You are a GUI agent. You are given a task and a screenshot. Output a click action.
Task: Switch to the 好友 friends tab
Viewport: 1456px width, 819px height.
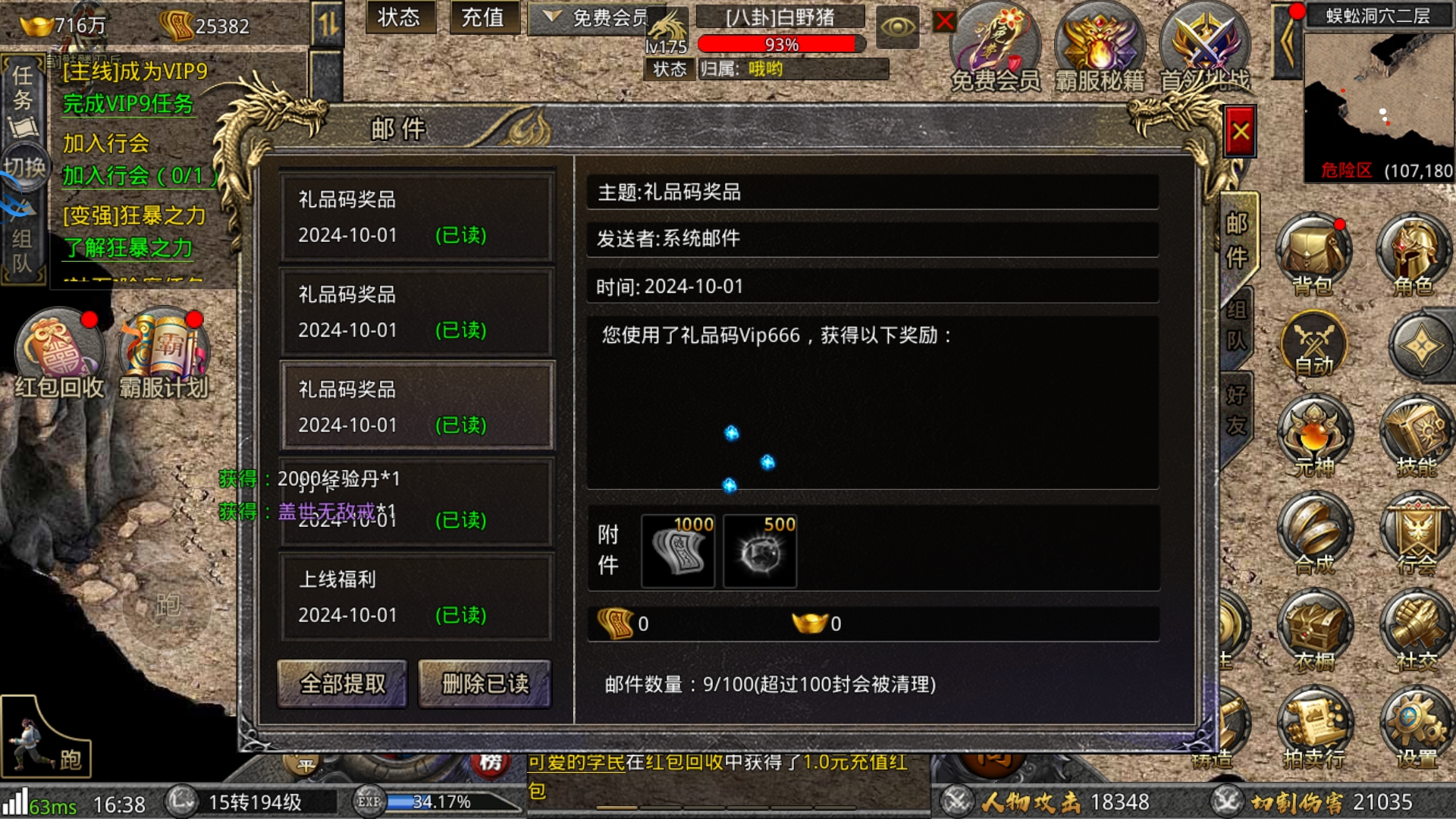[x=1236, y=411]
